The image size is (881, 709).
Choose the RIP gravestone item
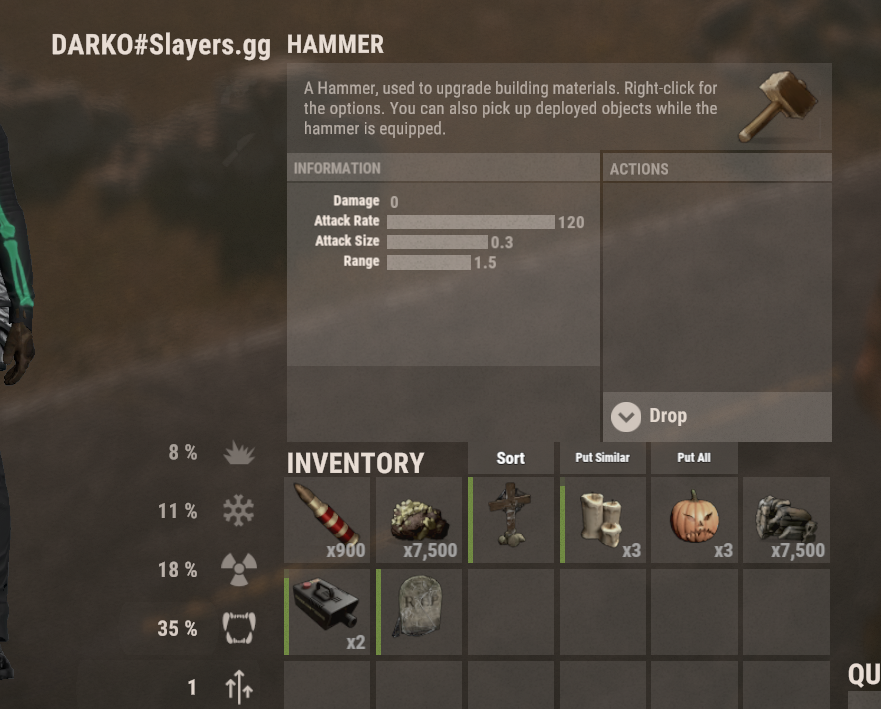point(419,612)
